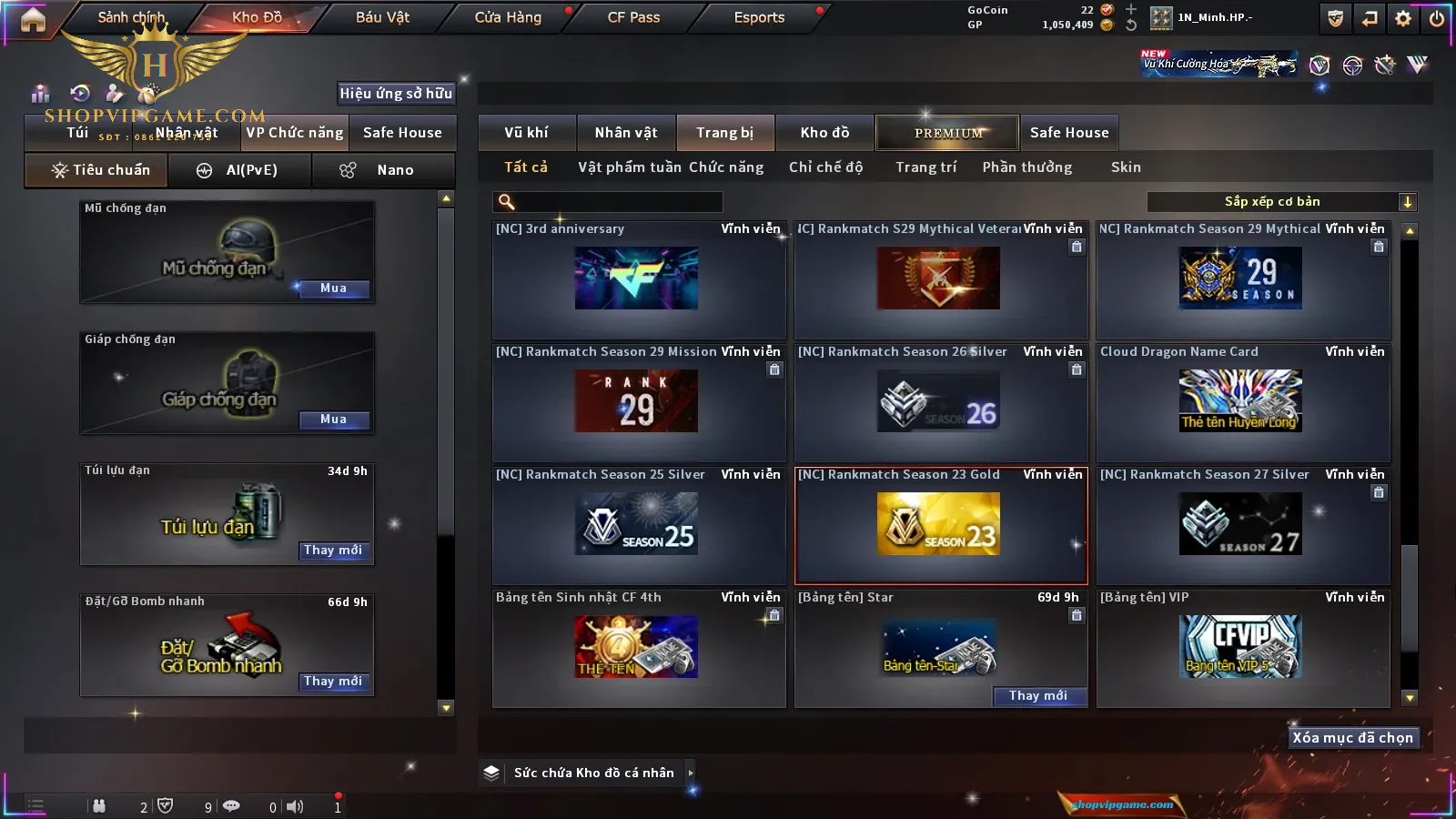Click Xóa mục đã chọn button
The width and height of the screenshot is (1456, 819).
click(x=1352, y=738)
